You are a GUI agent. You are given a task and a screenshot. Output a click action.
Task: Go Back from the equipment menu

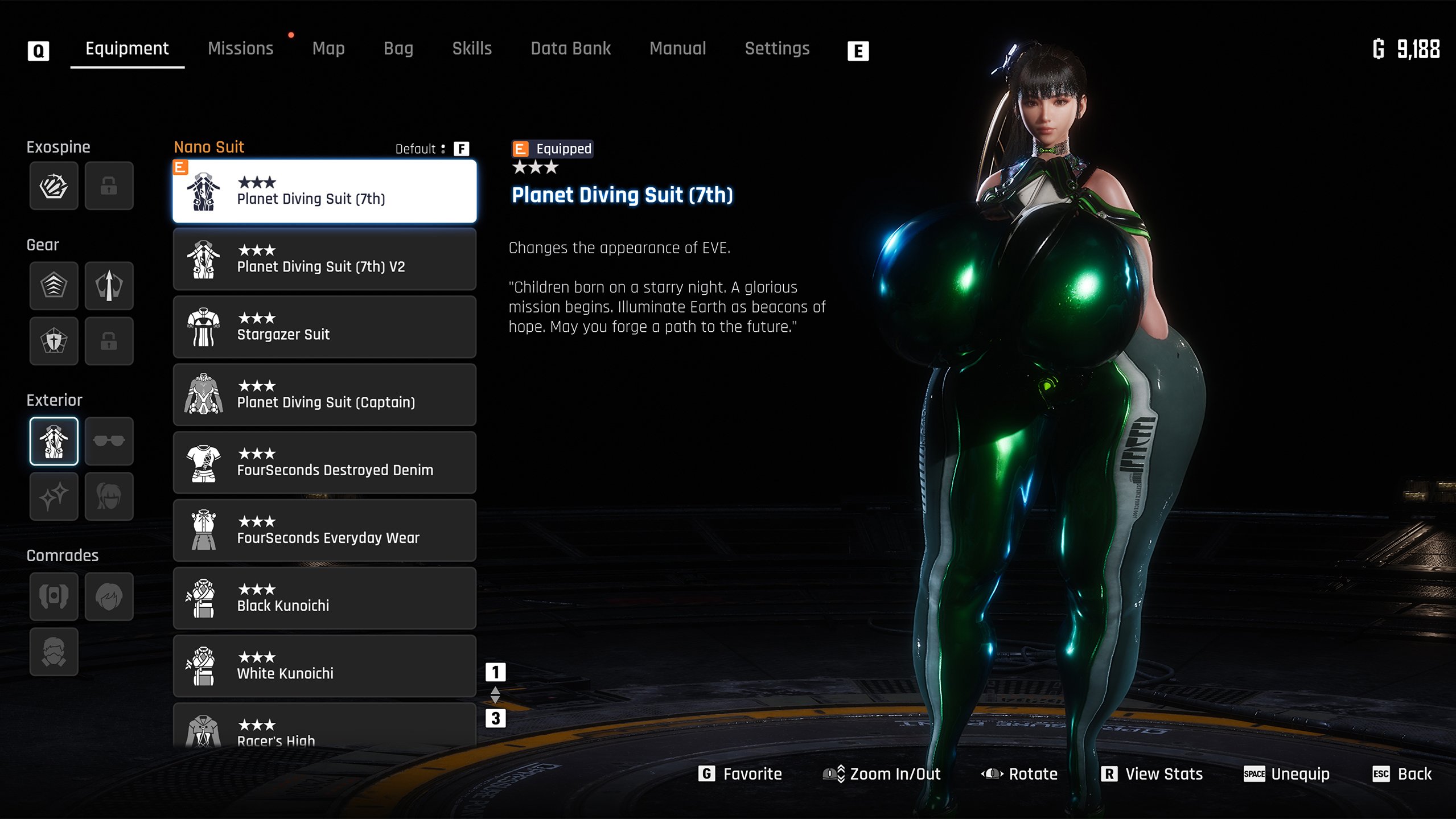pos(1404,774)
